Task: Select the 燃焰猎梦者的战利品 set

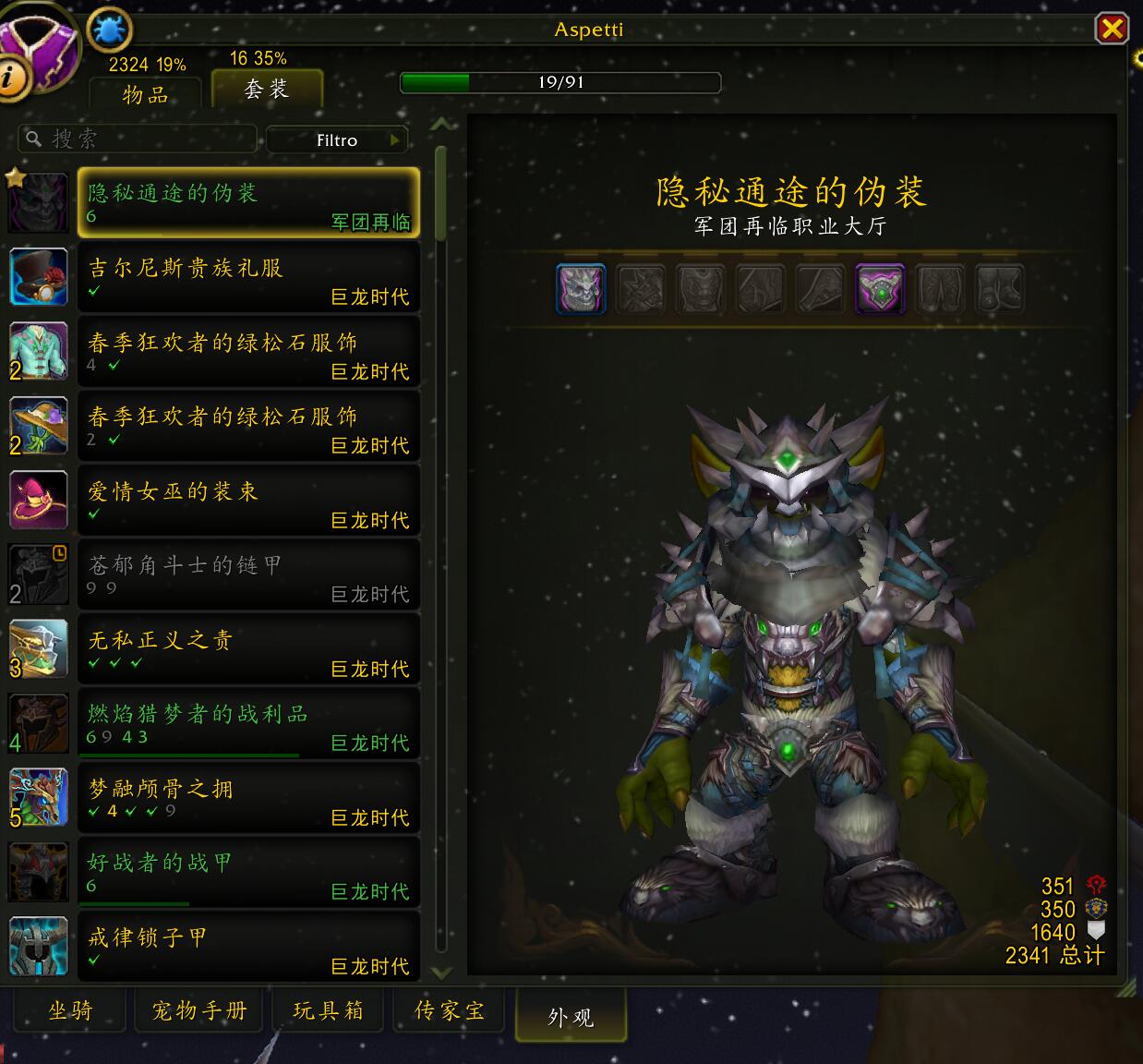Action: (248, 724)
